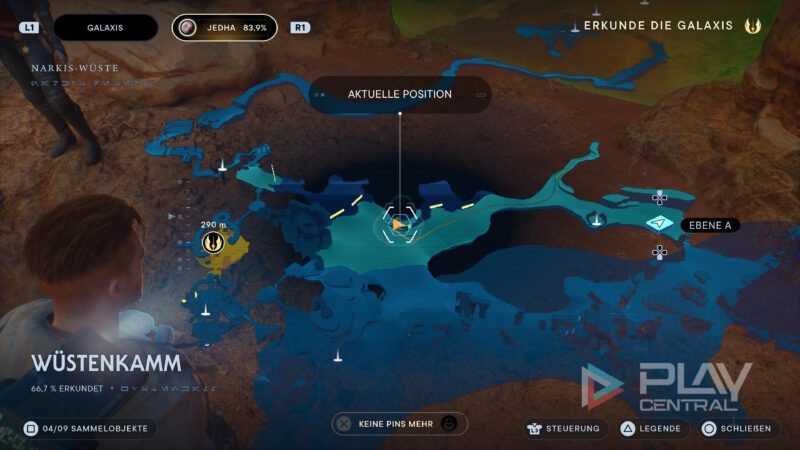The height and width of the screenshot is (450, 800).
Task: Select the meditation point marker at 290 m
Action: coord(212,241)
